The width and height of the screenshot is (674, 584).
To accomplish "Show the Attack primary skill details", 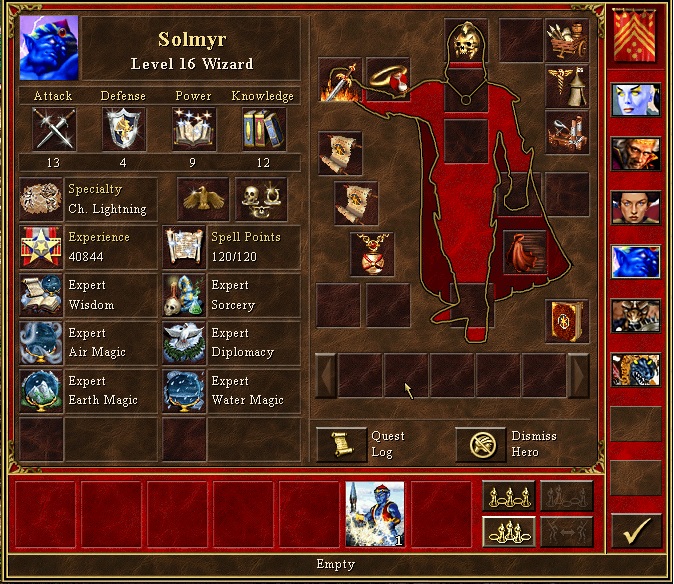I will (53, 129).
